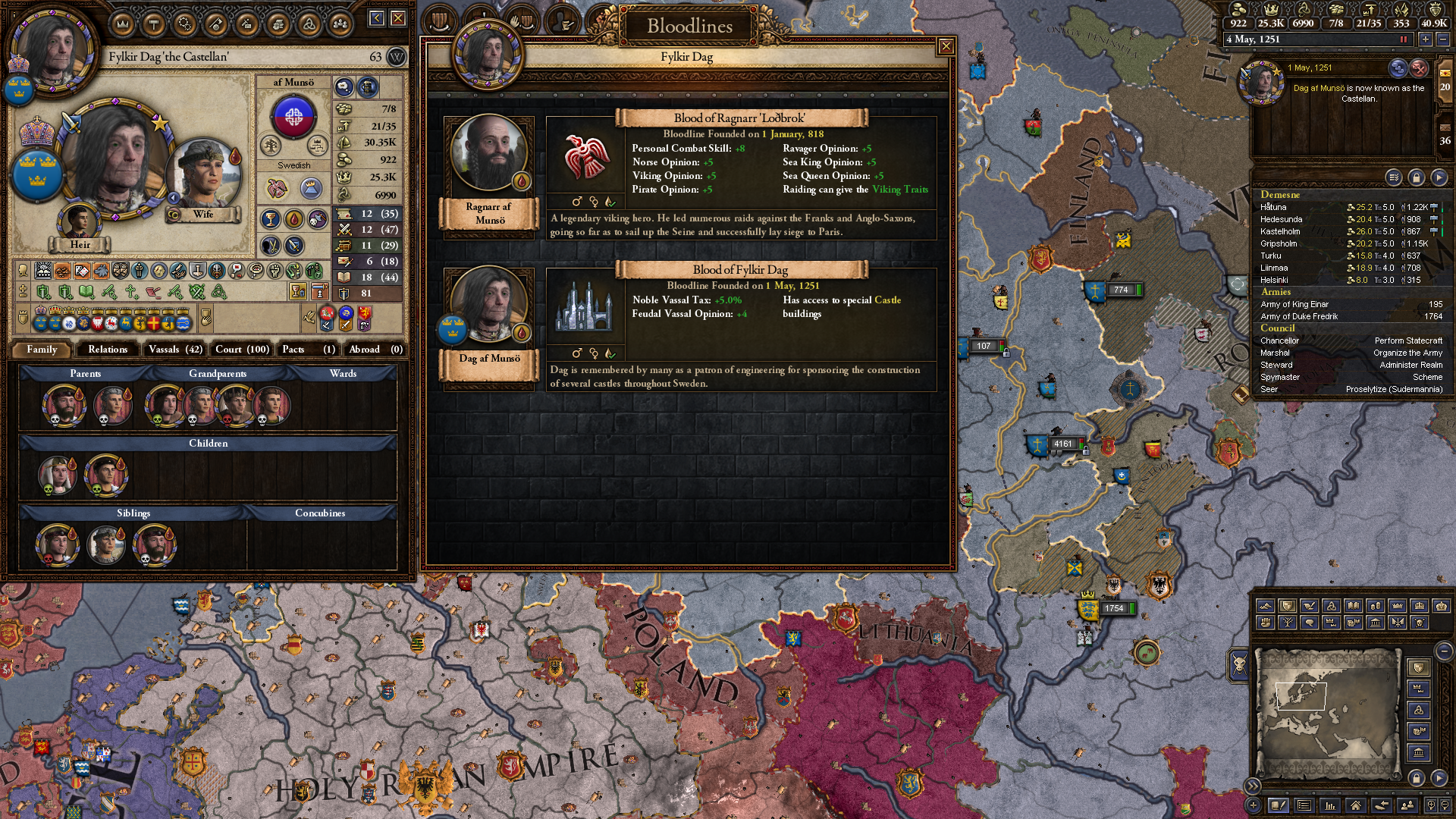Open the Heir portrait
Viewport: 1456px width, 819px height.
(x=79, y=221)
